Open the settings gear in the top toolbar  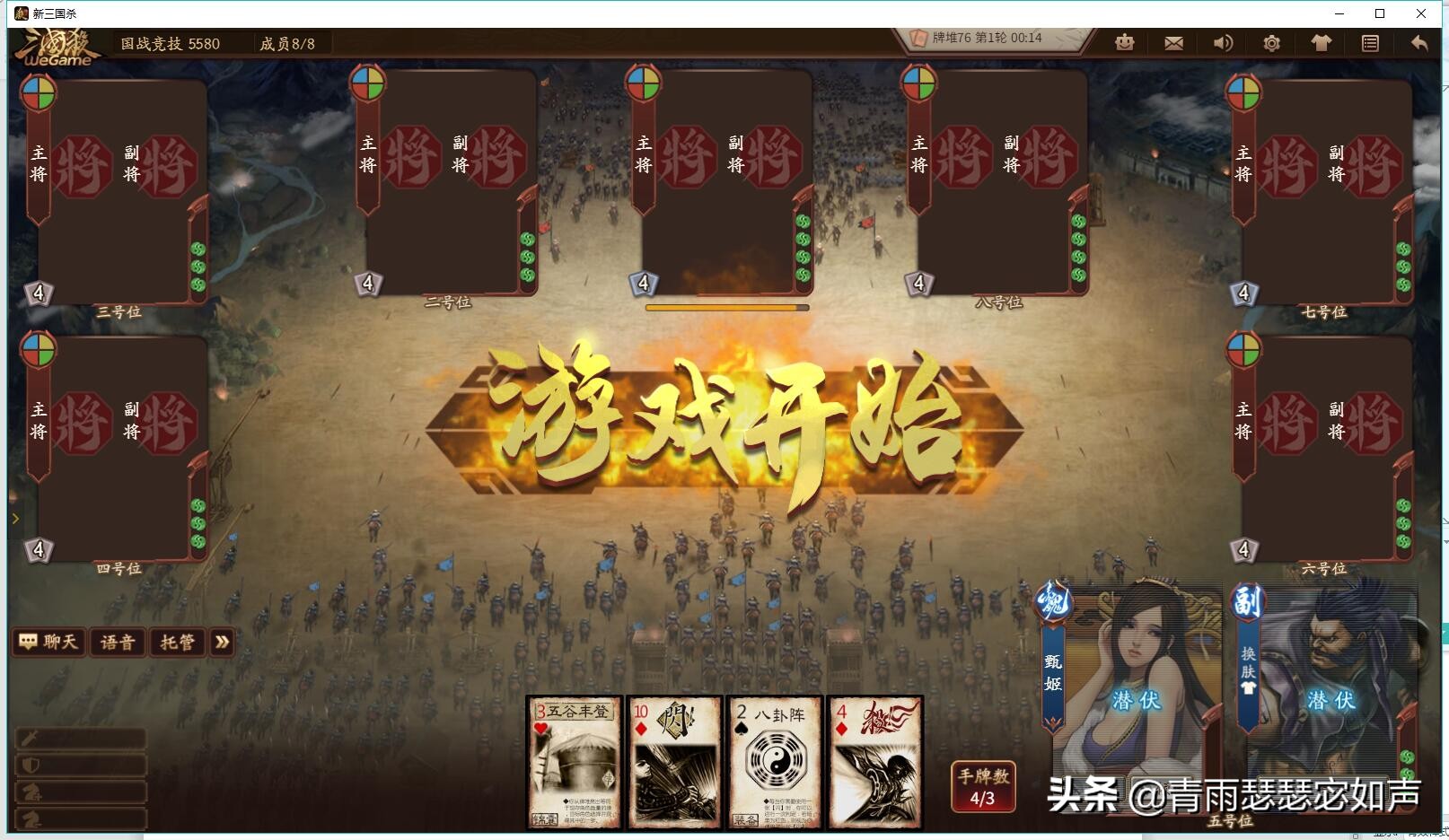pyautogui.click(x=1270, y=42)
